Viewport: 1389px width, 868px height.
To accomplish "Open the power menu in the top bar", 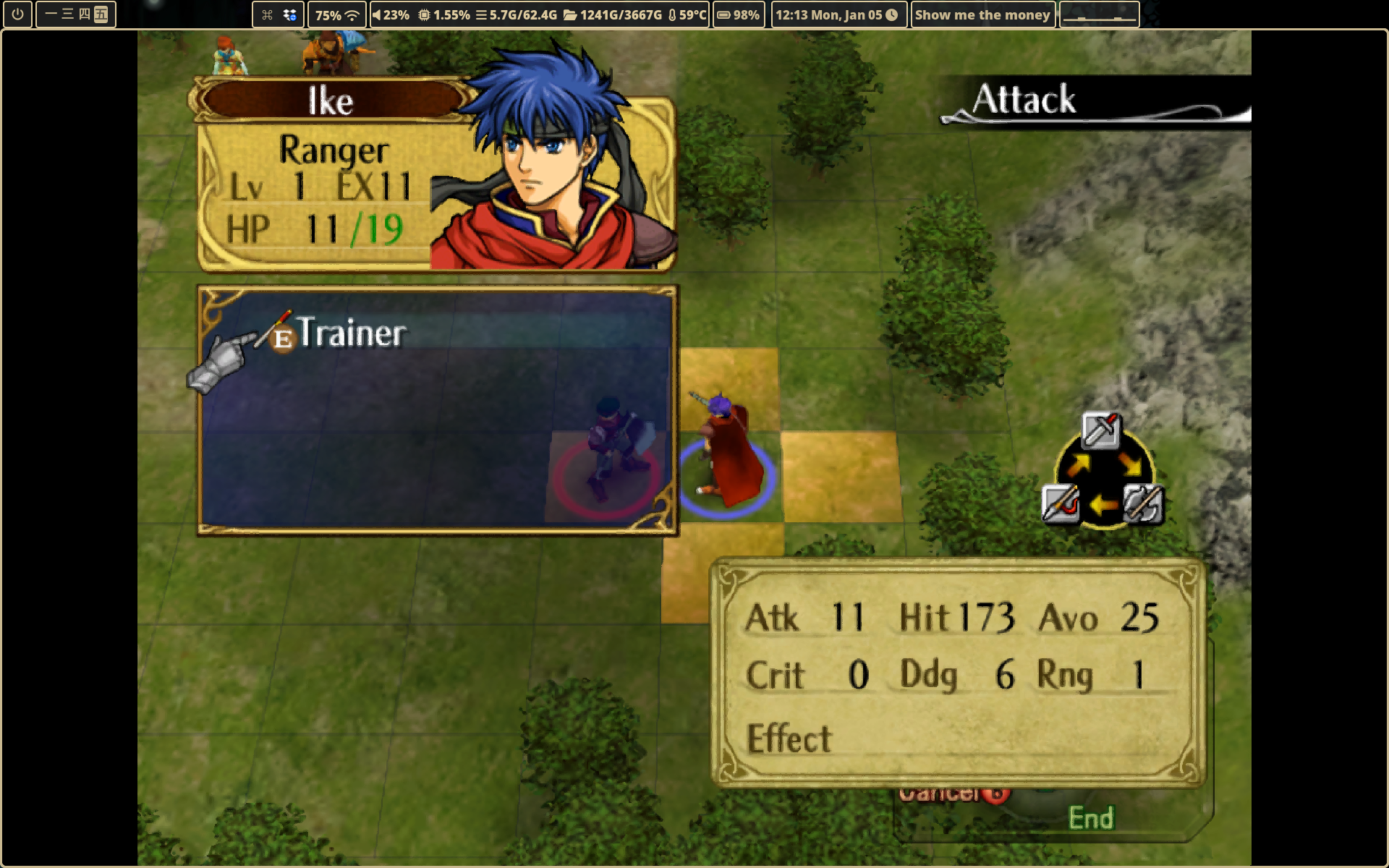I will tap(17, 14).
